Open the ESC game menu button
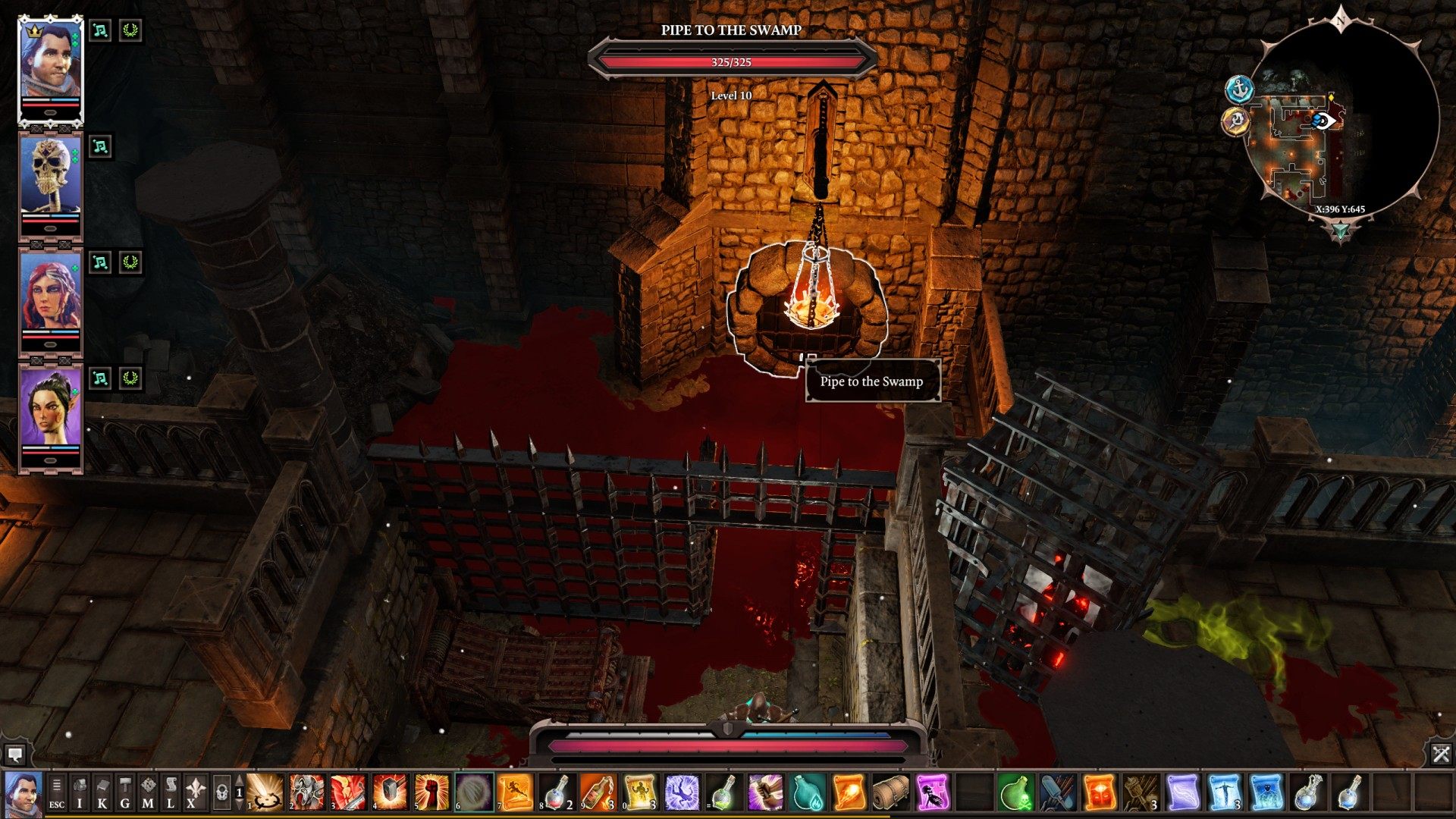 [x=56, y=793]
